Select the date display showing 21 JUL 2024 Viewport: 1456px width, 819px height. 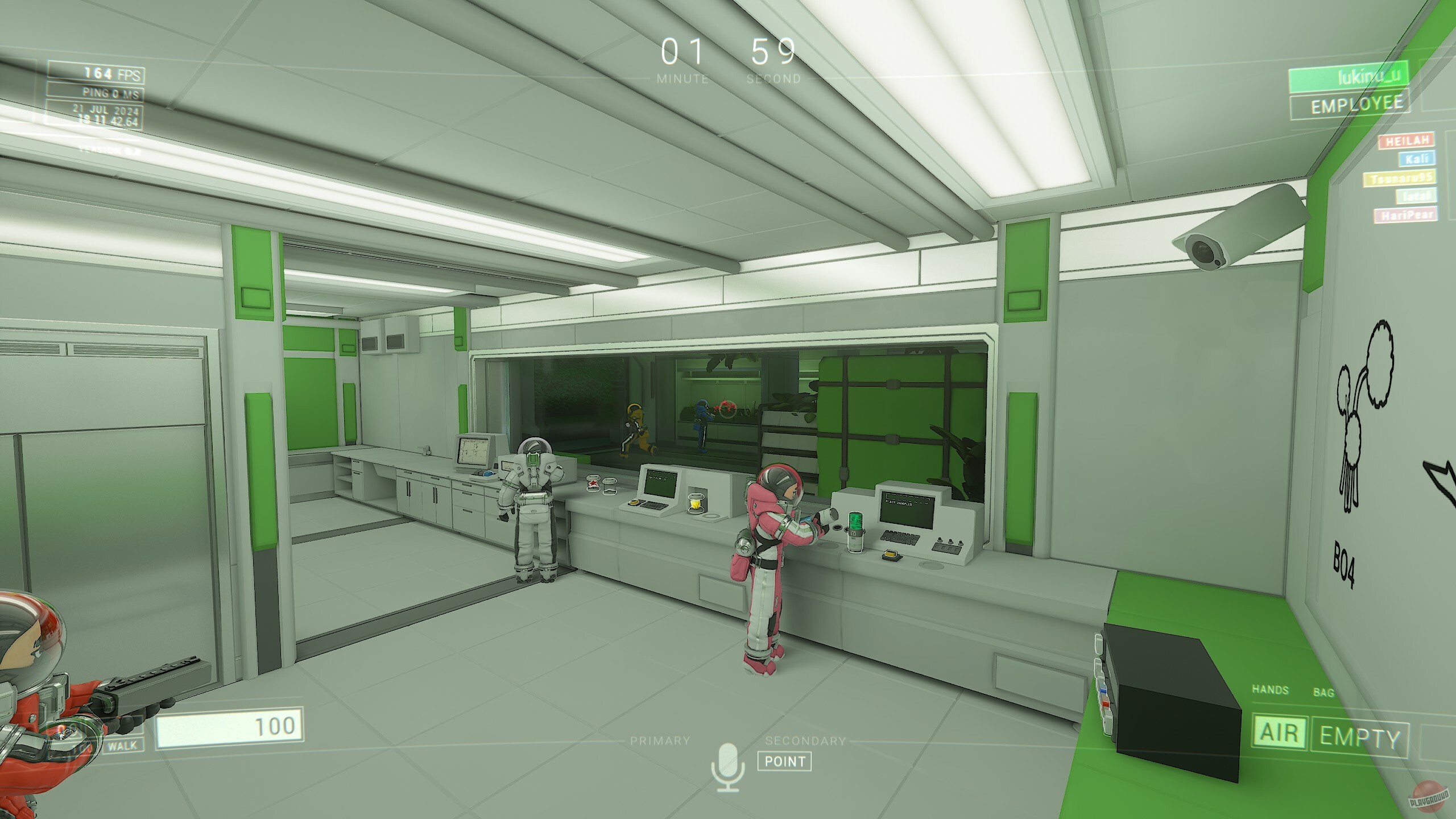(x=107, y=109)
